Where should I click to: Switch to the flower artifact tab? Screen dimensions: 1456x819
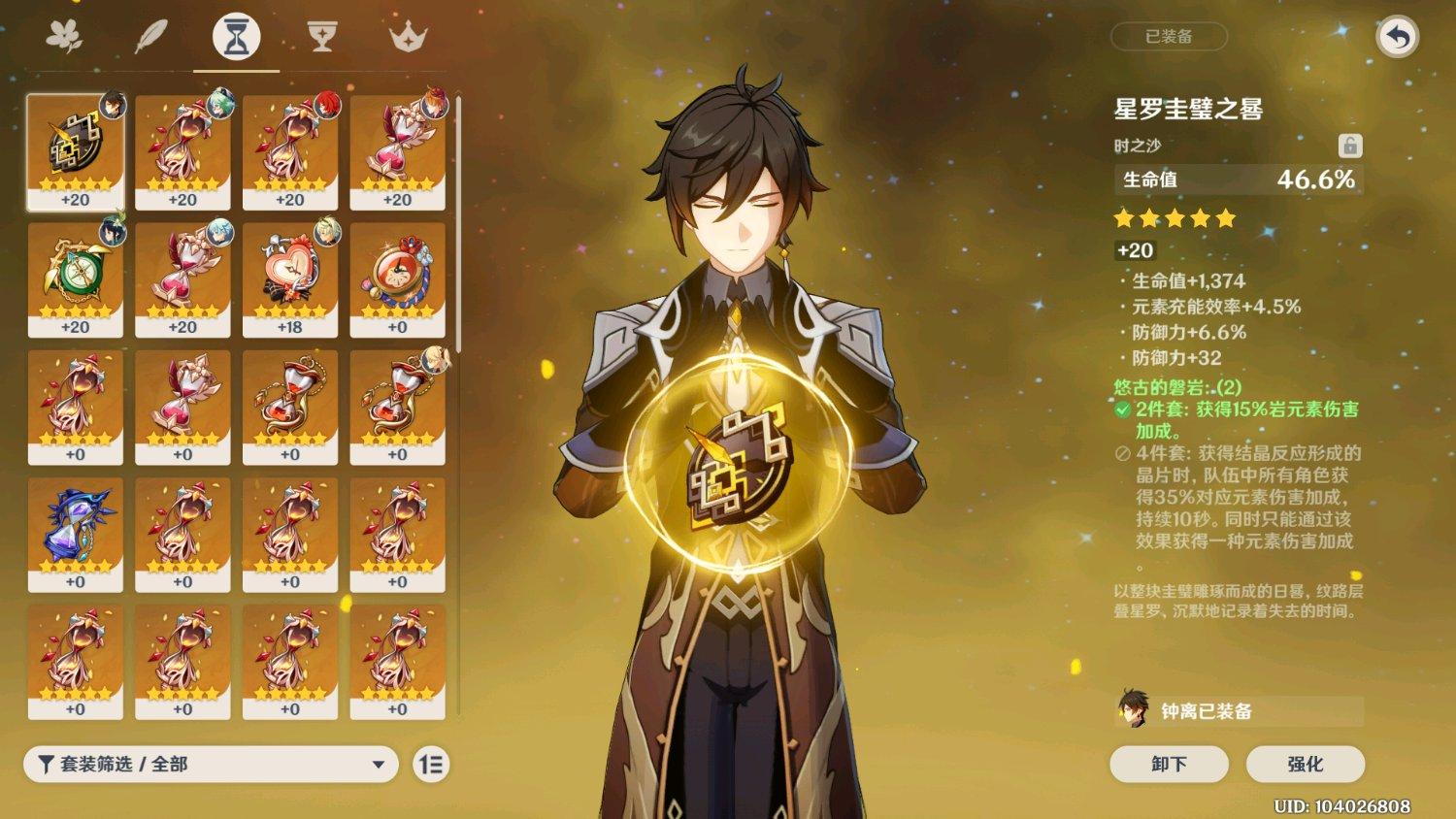[x=64, y=37]
